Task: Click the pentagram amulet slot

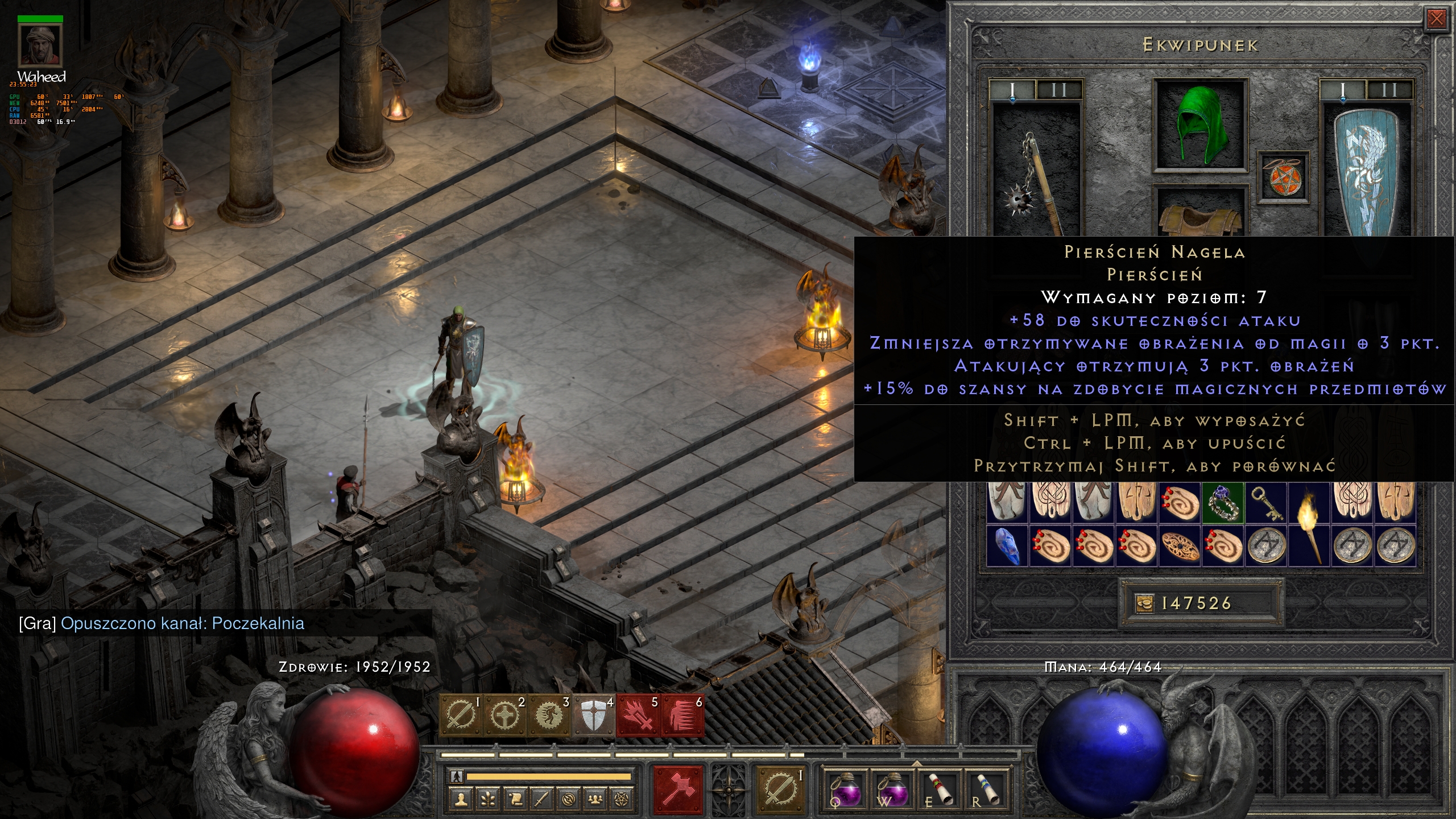Action: [1282, 176]
